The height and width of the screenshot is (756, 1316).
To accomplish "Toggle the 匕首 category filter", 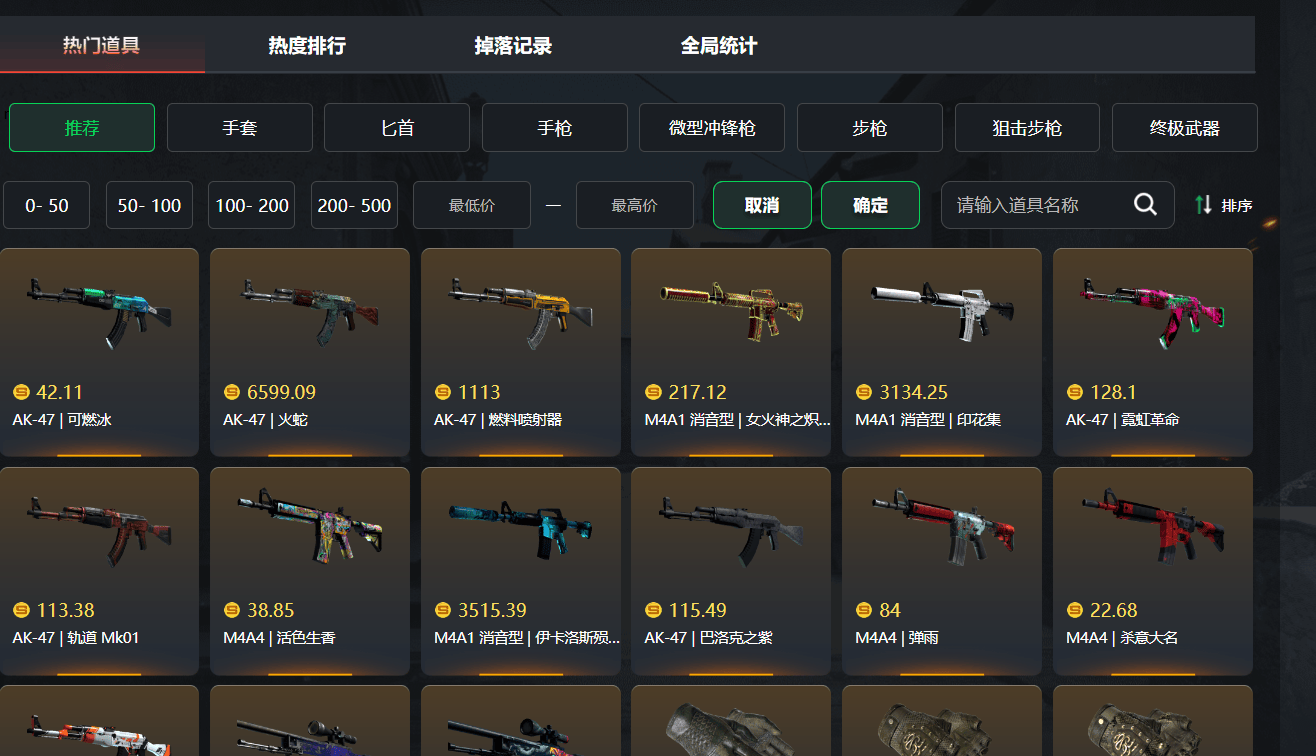I will click(396, 127).
